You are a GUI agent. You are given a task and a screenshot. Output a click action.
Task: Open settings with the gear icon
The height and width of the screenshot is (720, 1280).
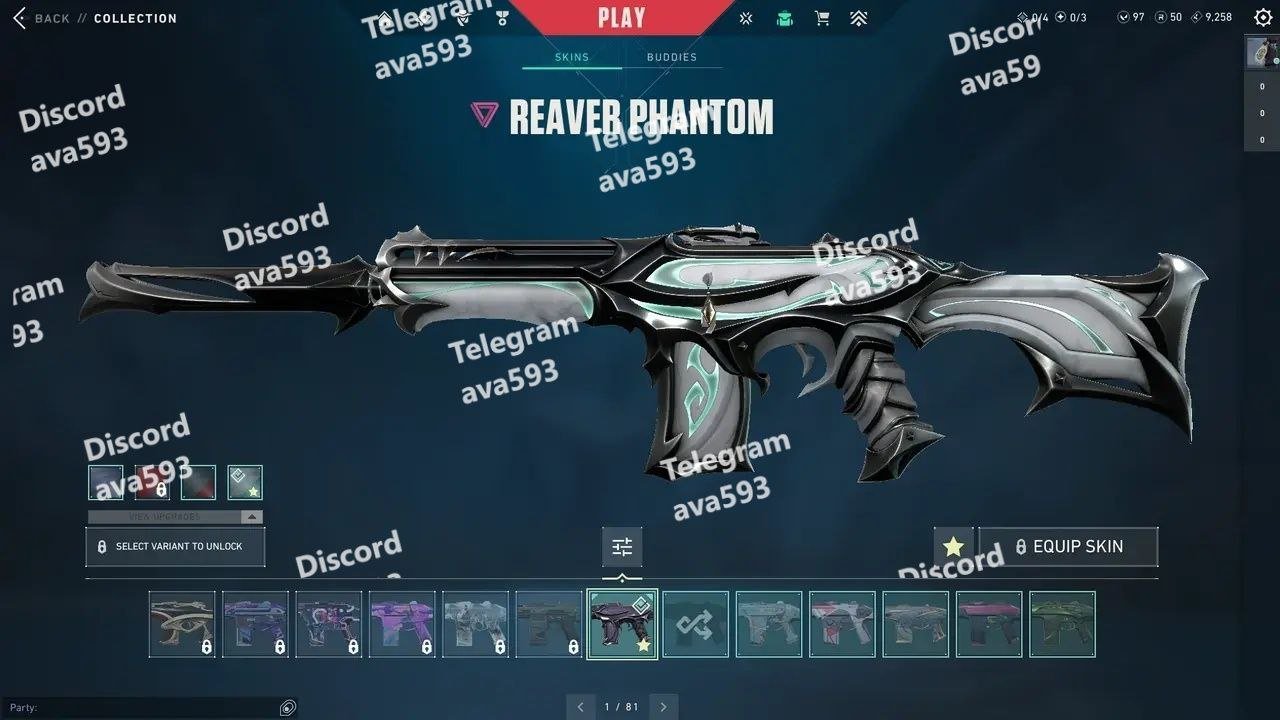pyautogui.click(x=1263, y=17)
